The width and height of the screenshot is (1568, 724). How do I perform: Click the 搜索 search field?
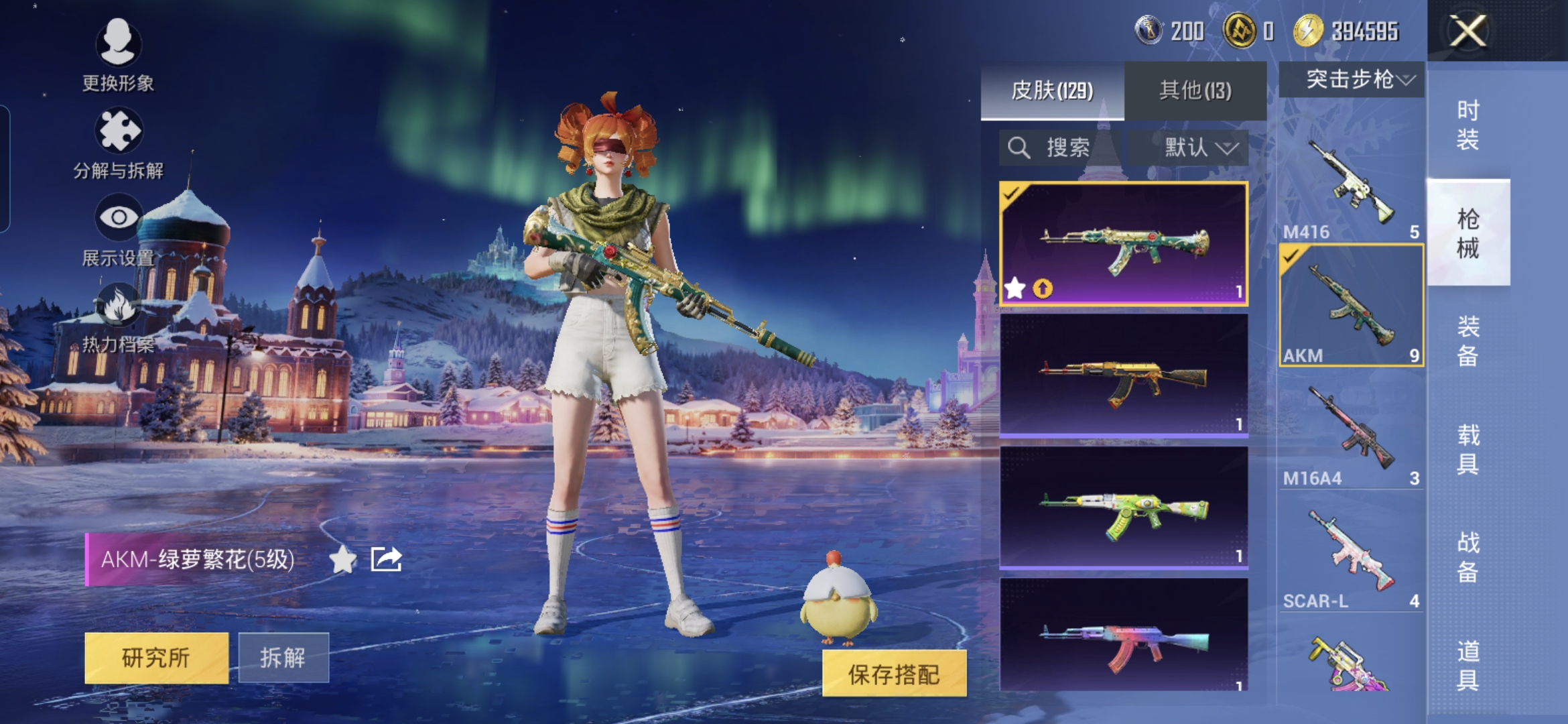[1059, 147]
